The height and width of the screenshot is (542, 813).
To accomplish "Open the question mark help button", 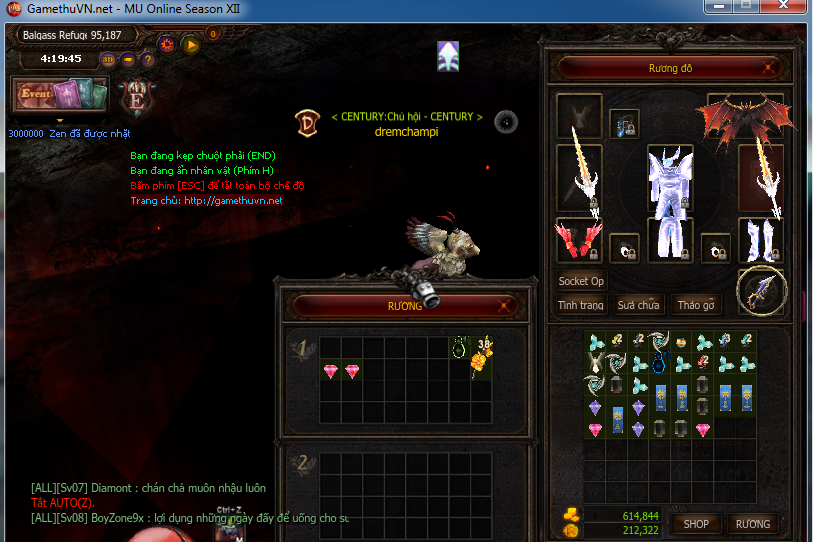I will coord(148,59).
